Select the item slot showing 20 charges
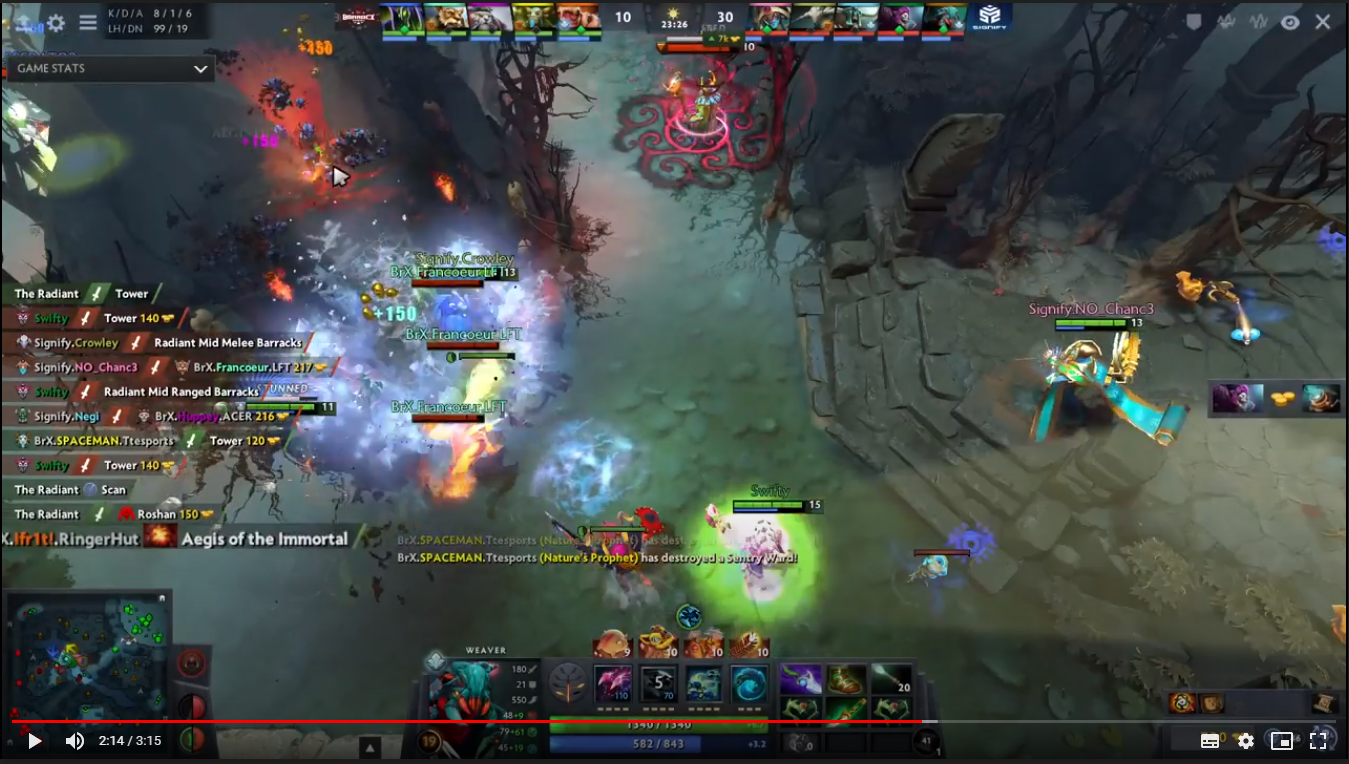1349x764 pixels. point(892,680)
